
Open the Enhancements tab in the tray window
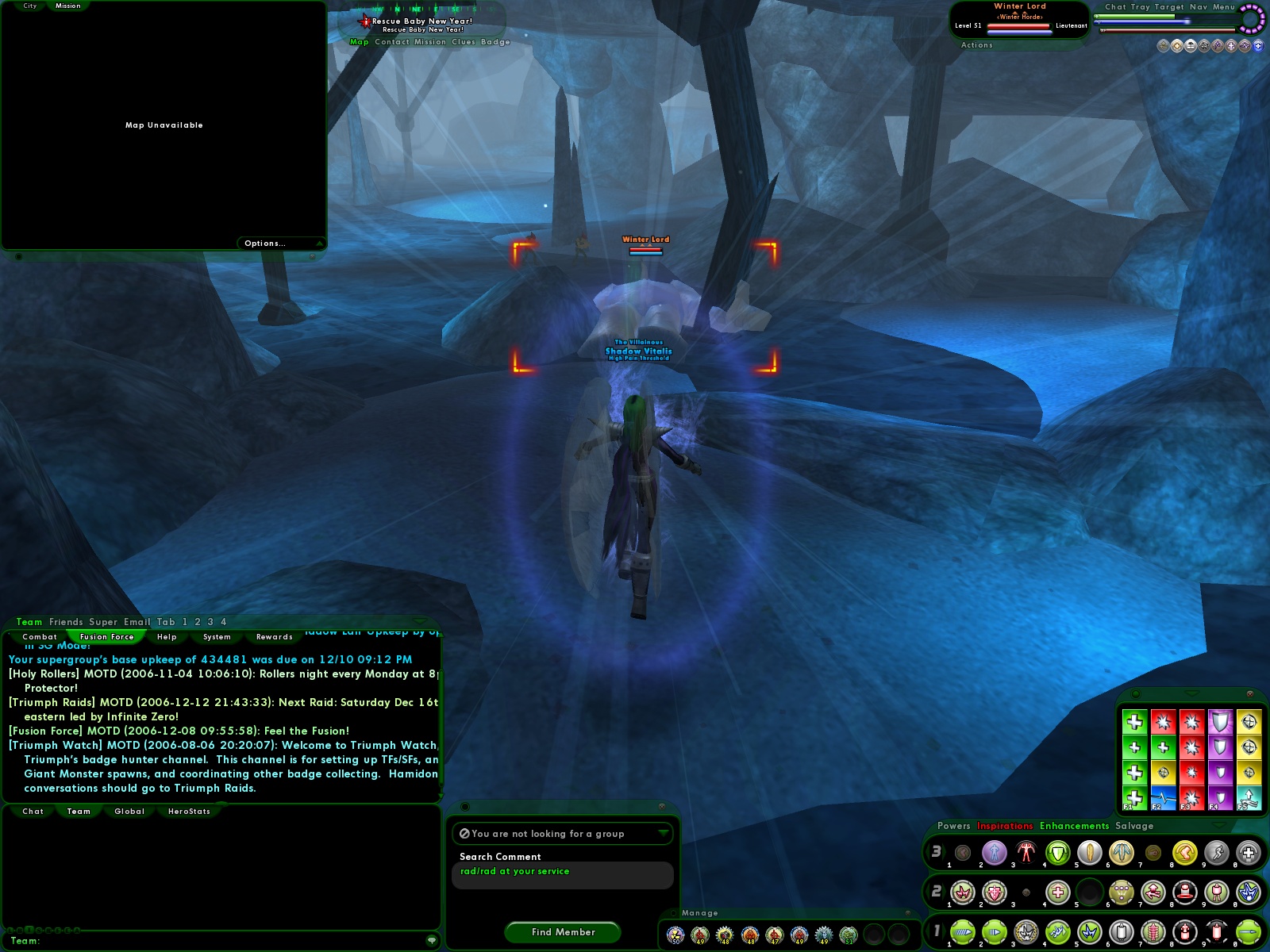pyautogui.click(x=1073, y=826)
